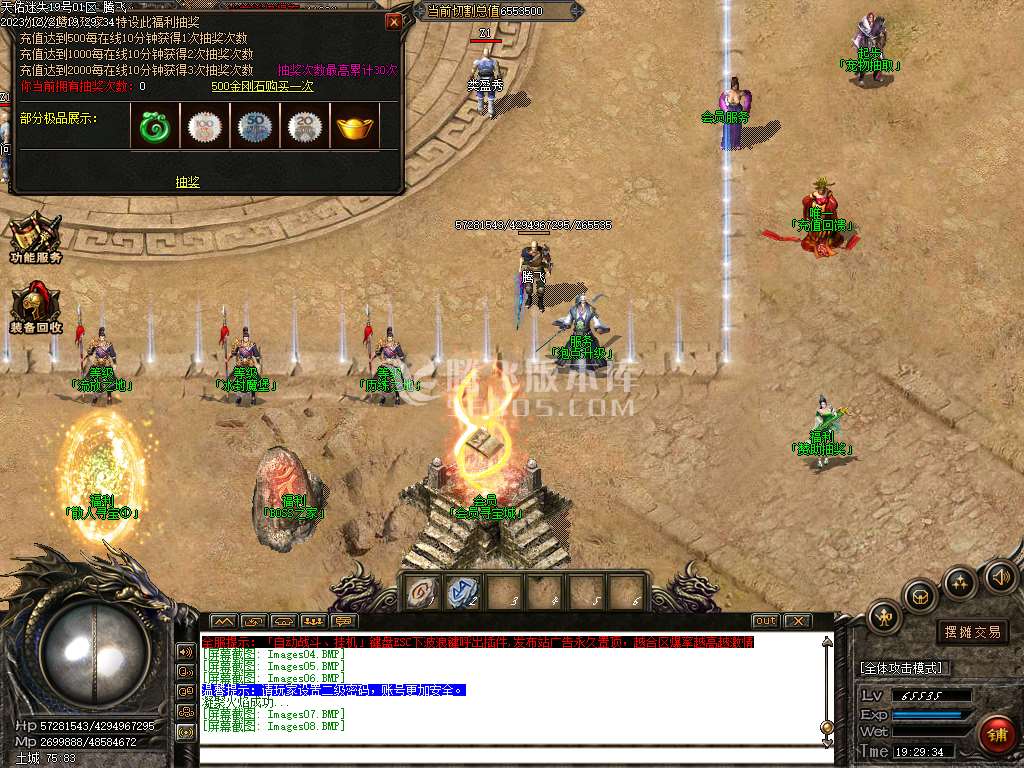Select the 50 silver token prize
The width and height of the screenshot is (1024, 768).
click(x=255, y=126)
